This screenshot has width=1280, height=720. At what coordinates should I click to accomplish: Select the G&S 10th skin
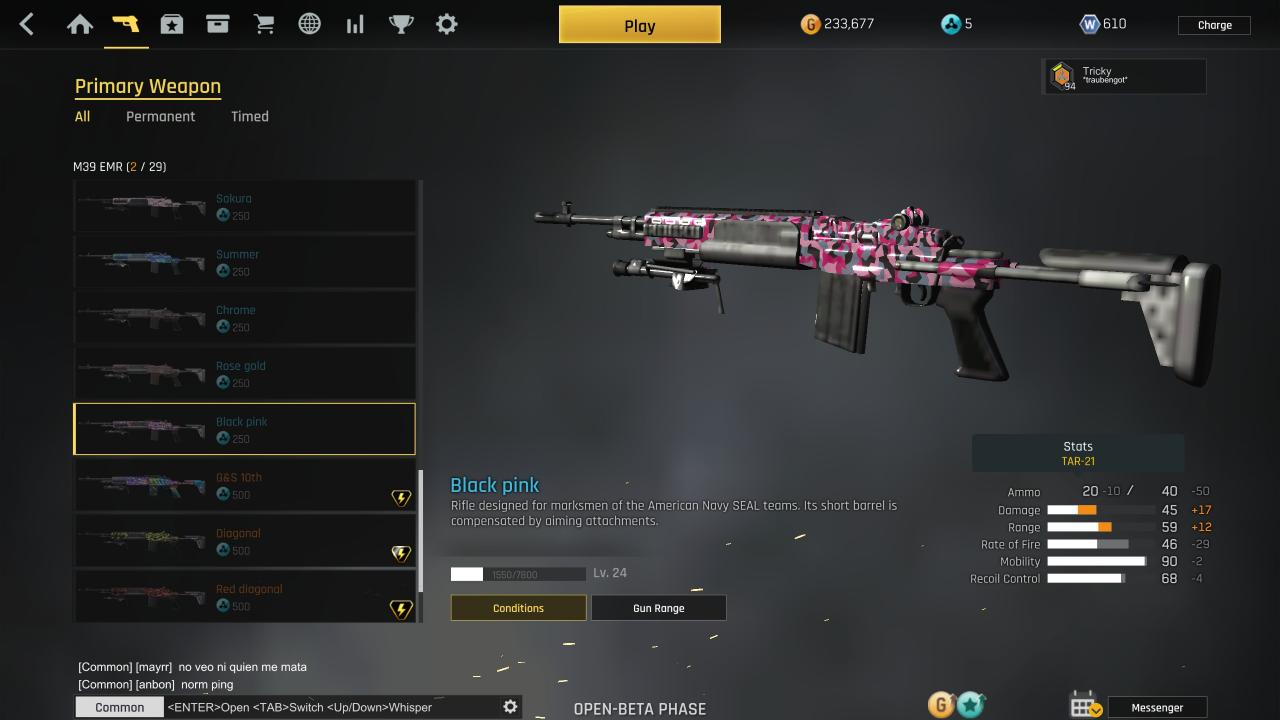(245, 486)
